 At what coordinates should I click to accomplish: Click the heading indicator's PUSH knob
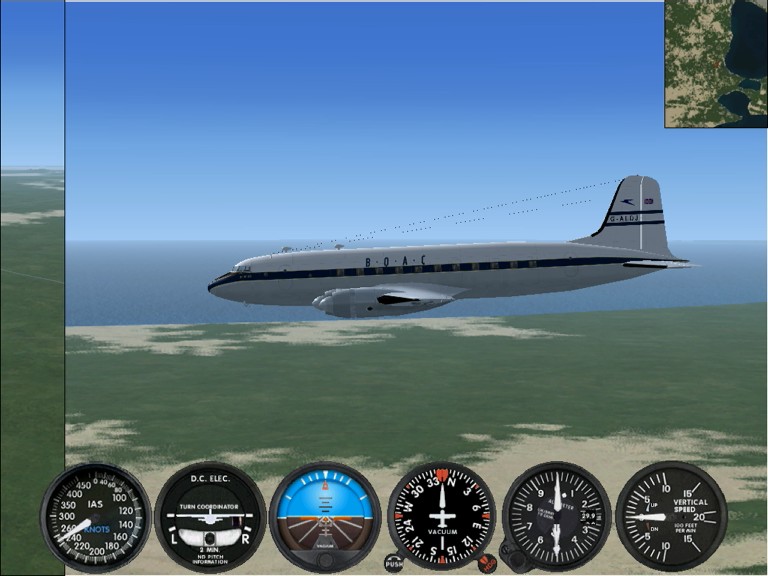pyautogui.click(x=394, y=564)
